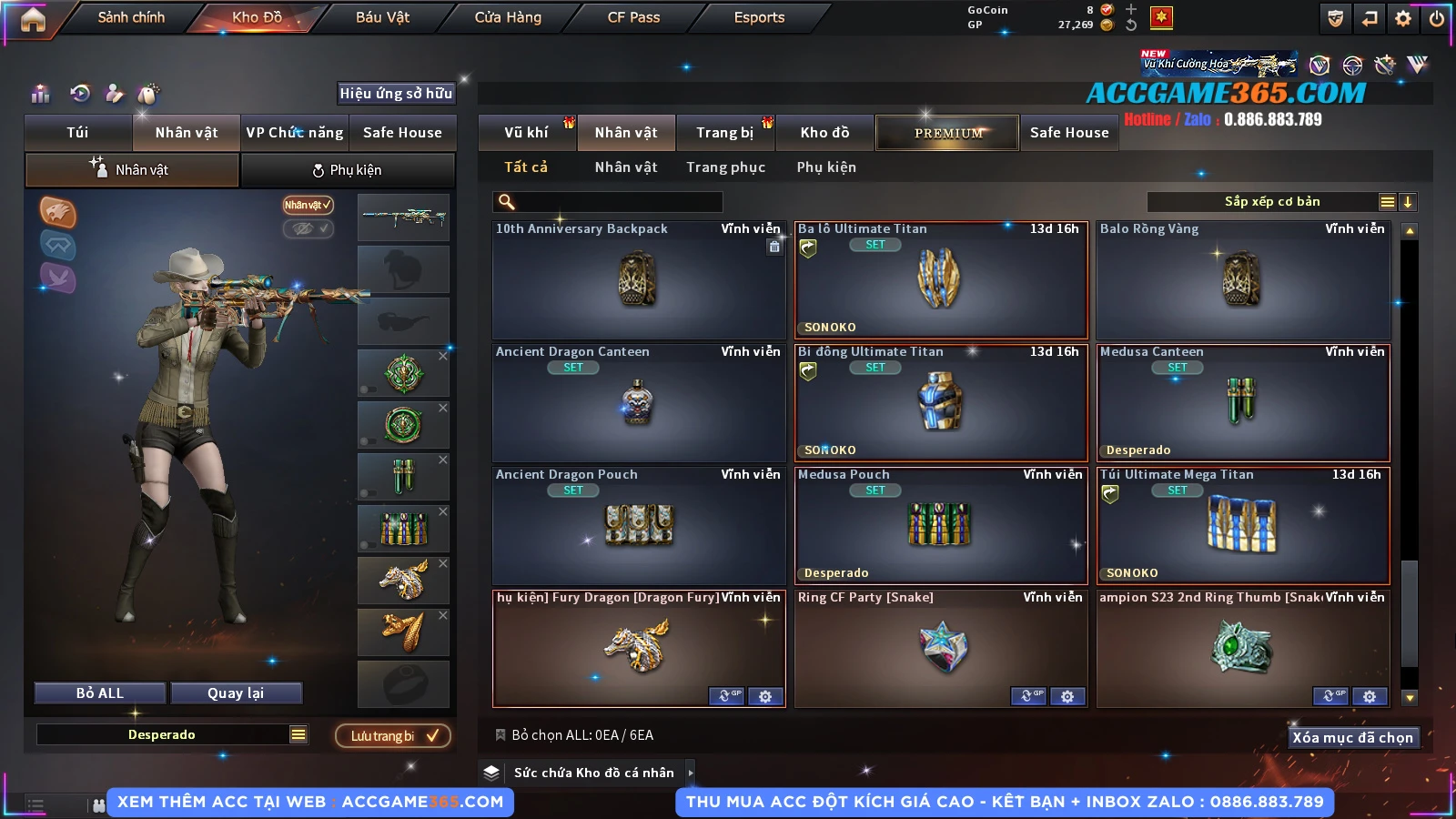Switch to the Phụ kiện sub-tab on the character panel
Viewport: 1456px width, 819px height.
(348, 170)
